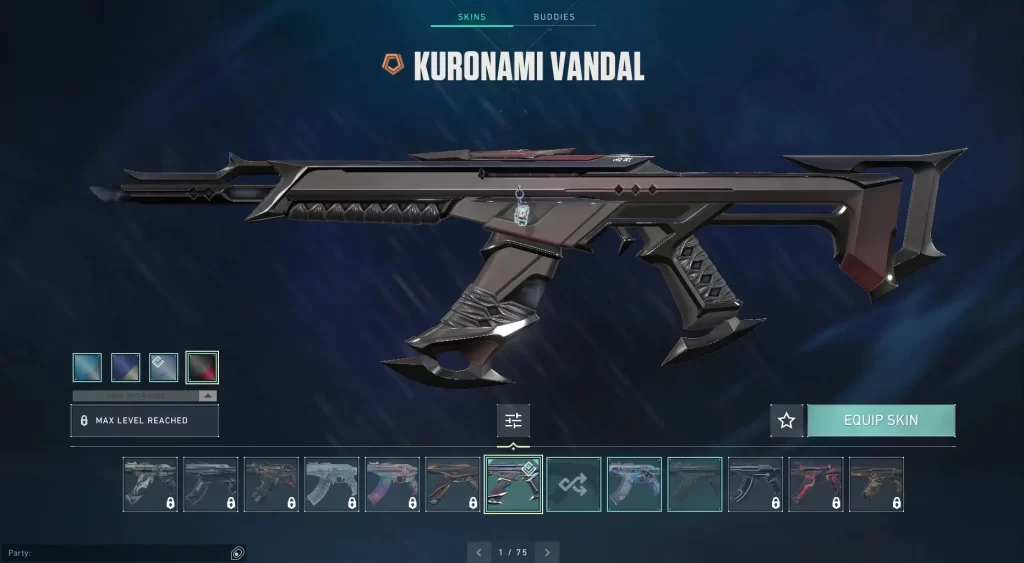Click the Max Level Reached button
The image size is (1024, 563).
144,420
